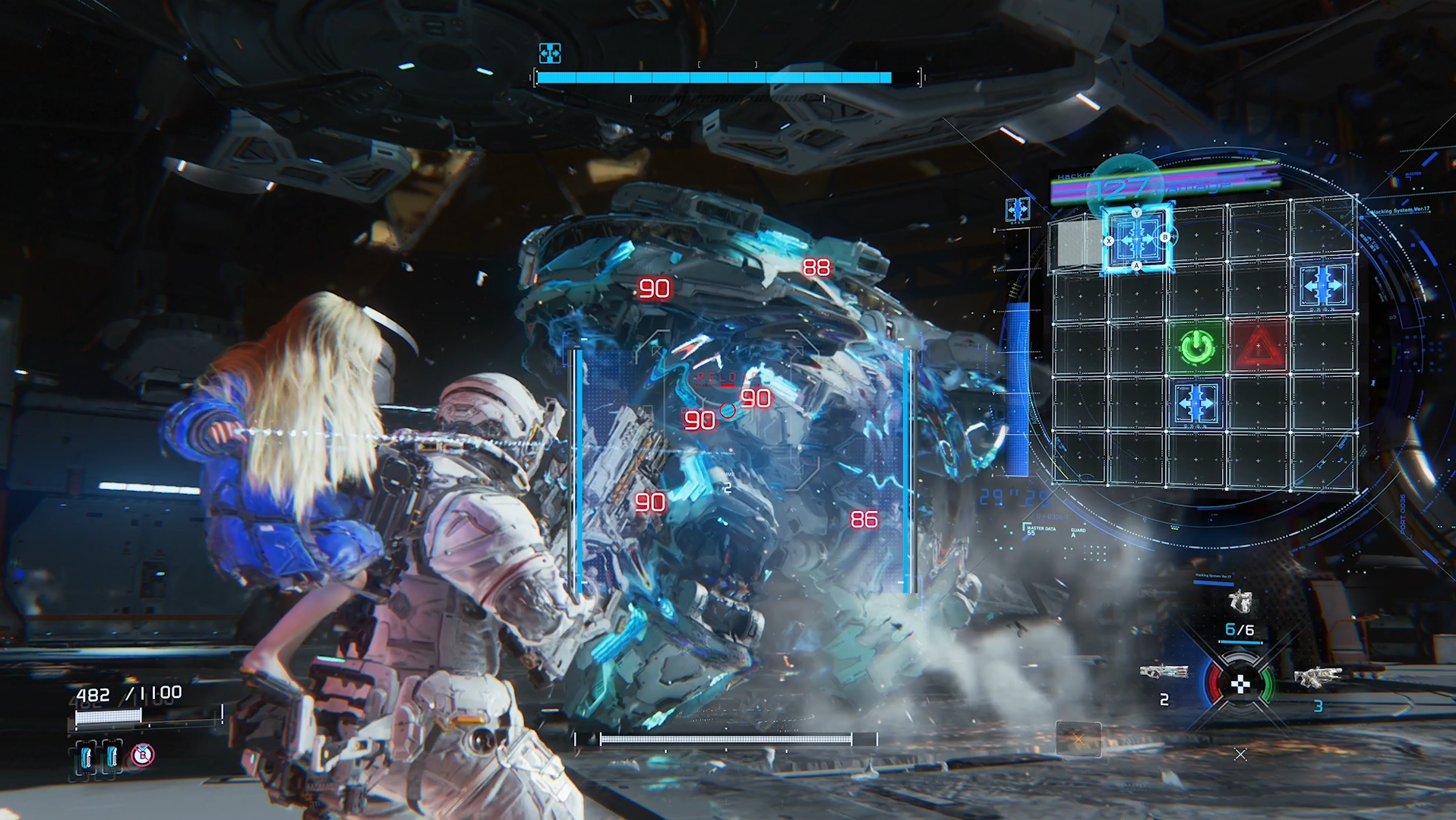Select the green power node on hacking grid
This screenshot has height=820, width=1456.
(x=1197, y=347)
